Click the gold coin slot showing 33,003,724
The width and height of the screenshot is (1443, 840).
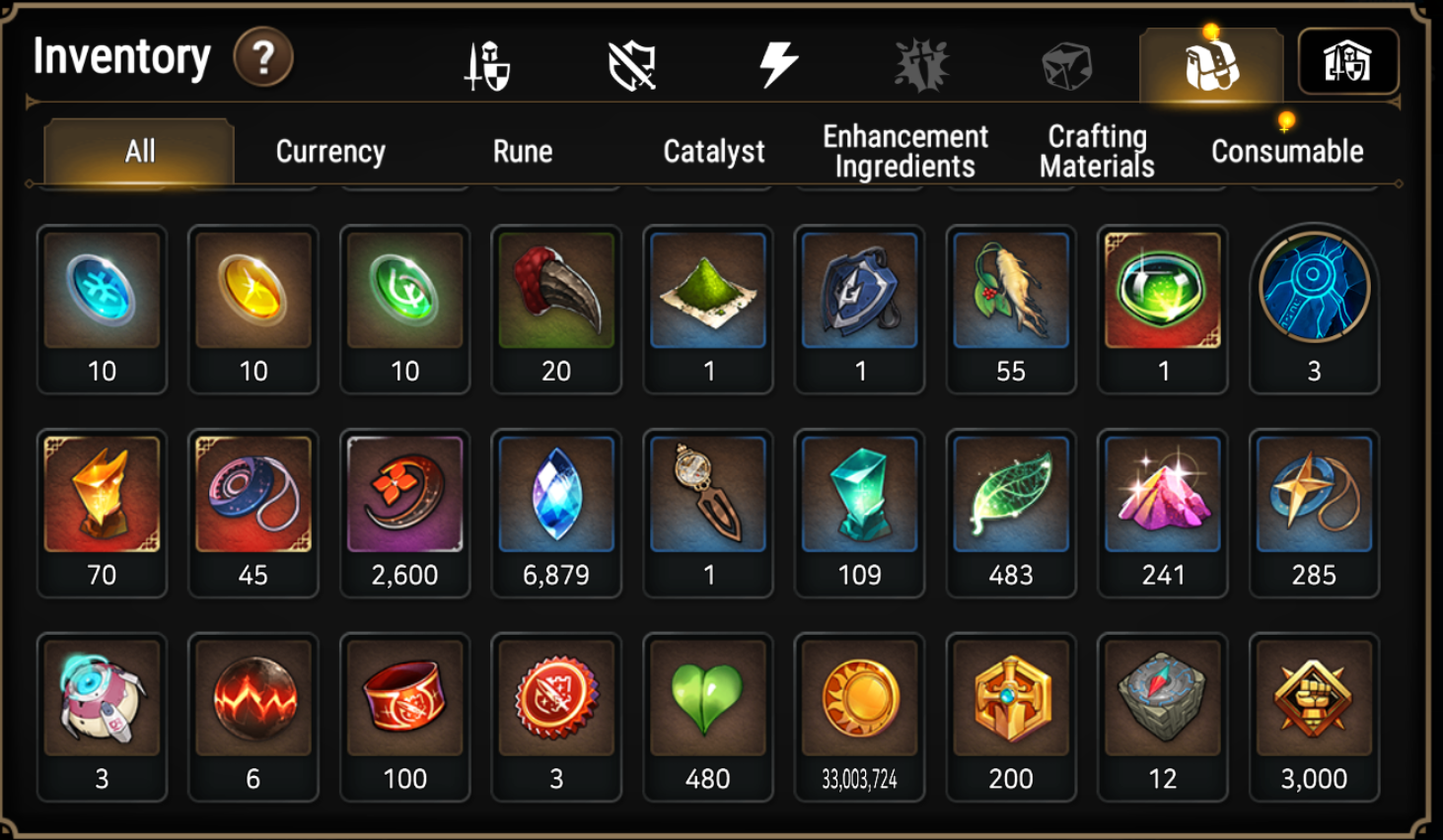(x=859, y=717)
